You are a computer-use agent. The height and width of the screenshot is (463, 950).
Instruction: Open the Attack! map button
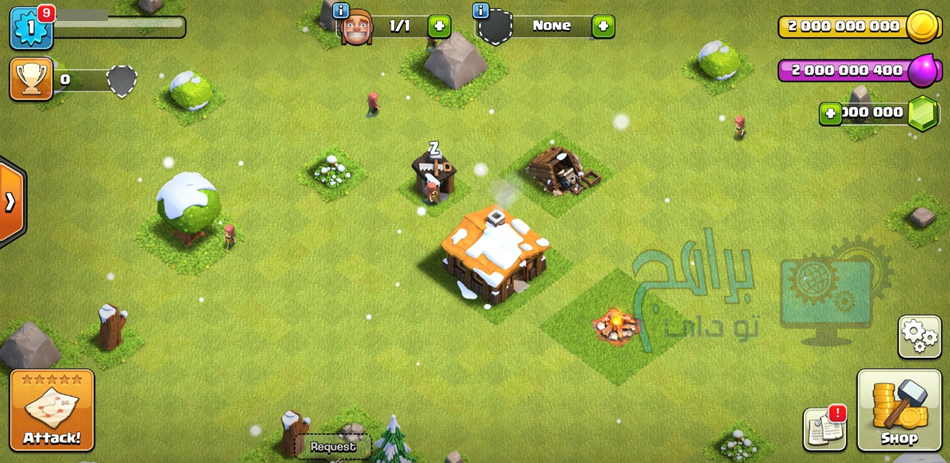tap(52, 410)
